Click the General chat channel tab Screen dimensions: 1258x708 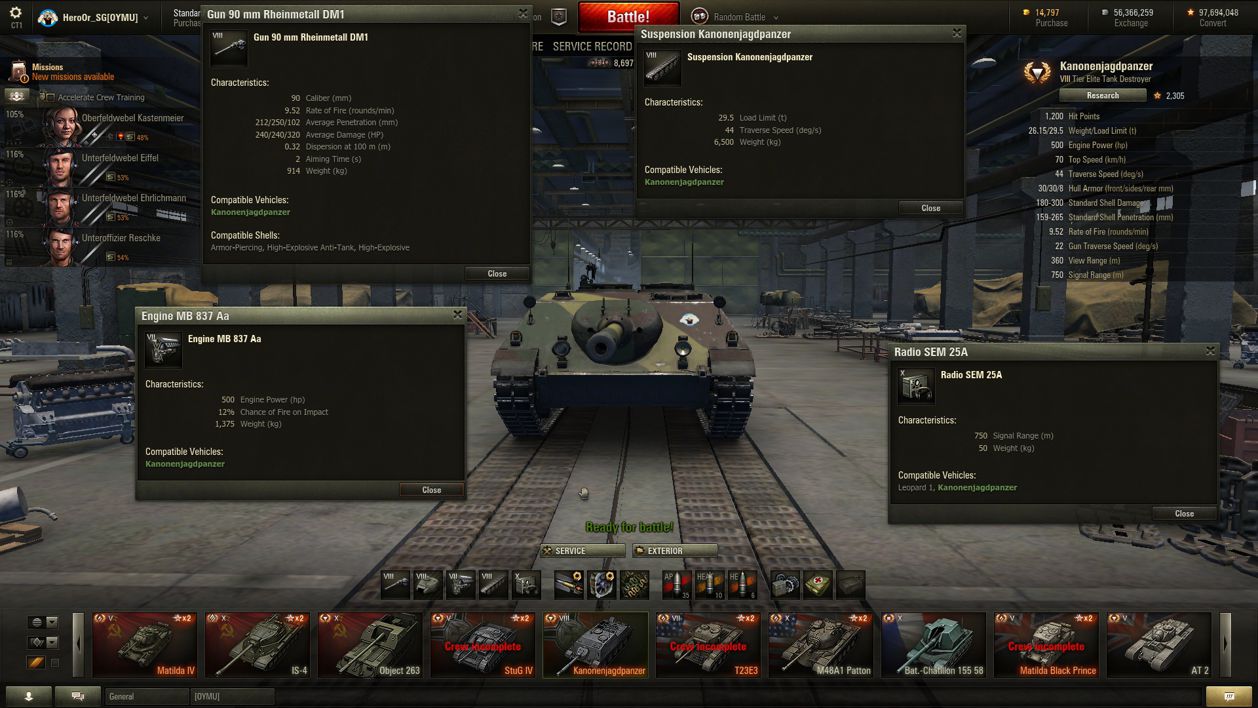point(147,696)
